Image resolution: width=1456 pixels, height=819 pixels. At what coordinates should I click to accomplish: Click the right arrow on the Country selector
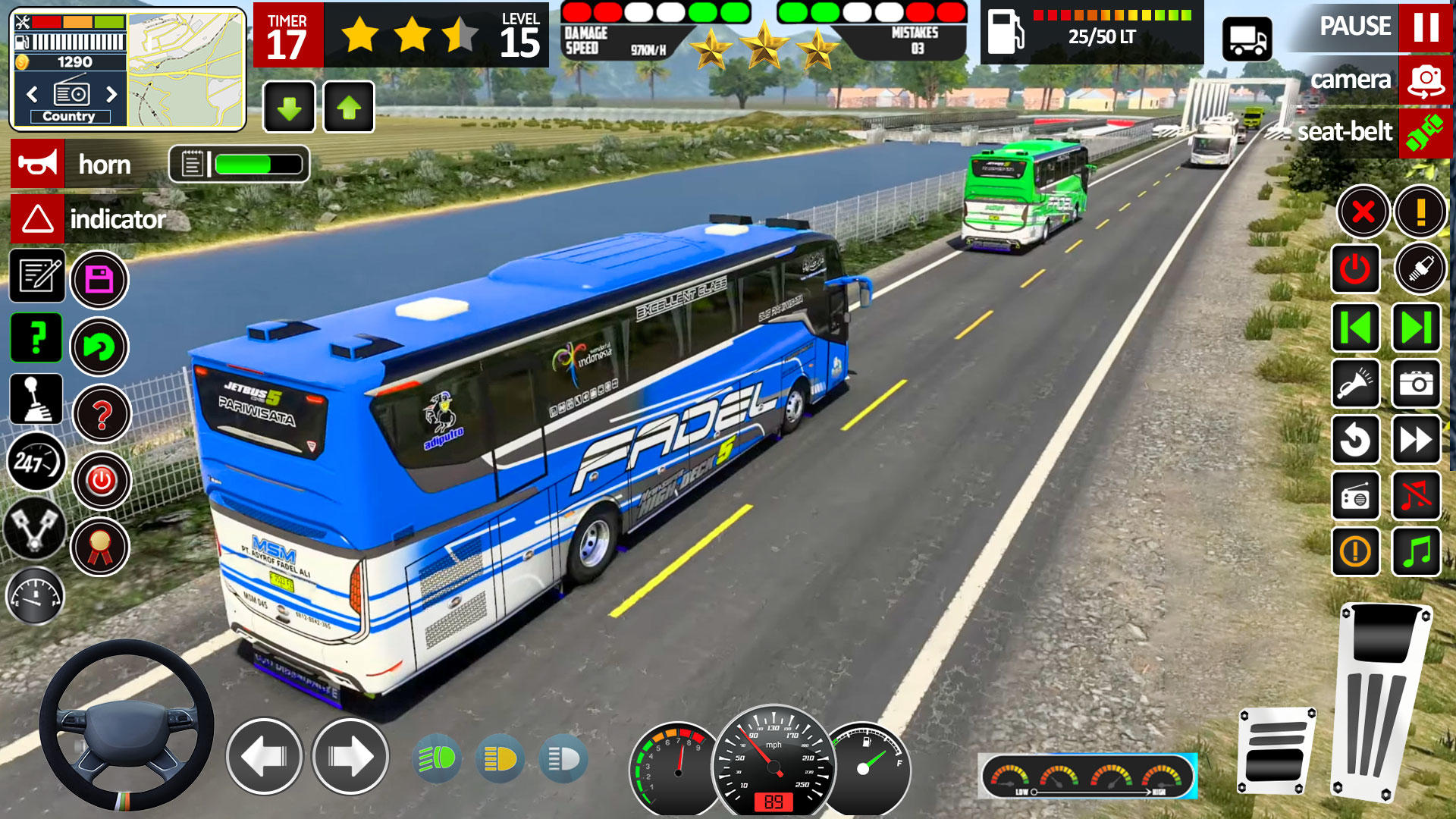111,93
